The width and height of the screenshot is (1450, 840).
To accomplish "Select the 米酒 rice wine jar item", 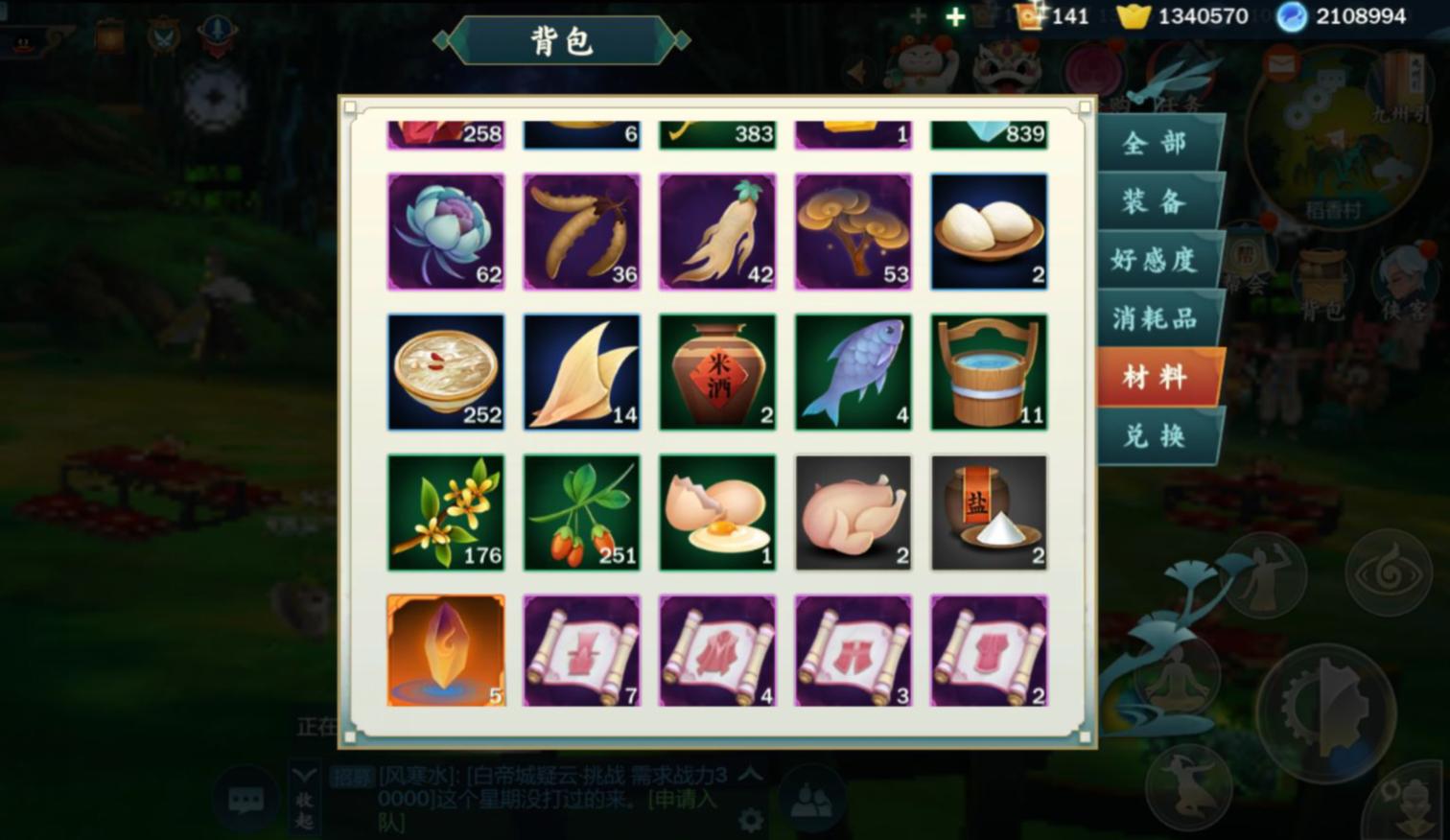I will point(717,371).
